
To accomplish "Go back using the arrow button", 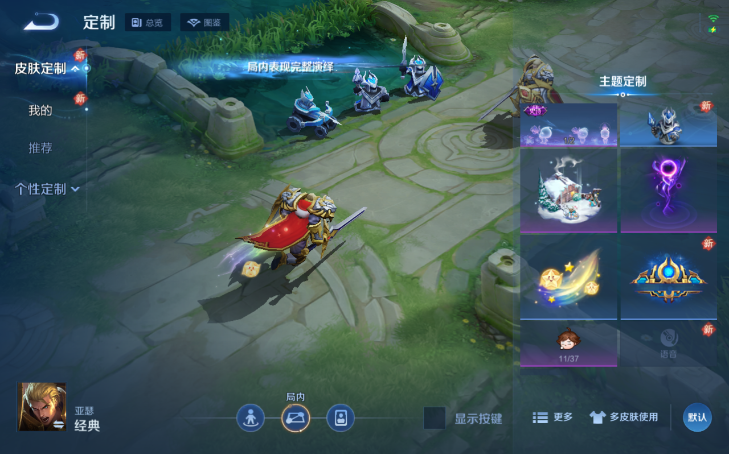I will click(x=42, y=22).
